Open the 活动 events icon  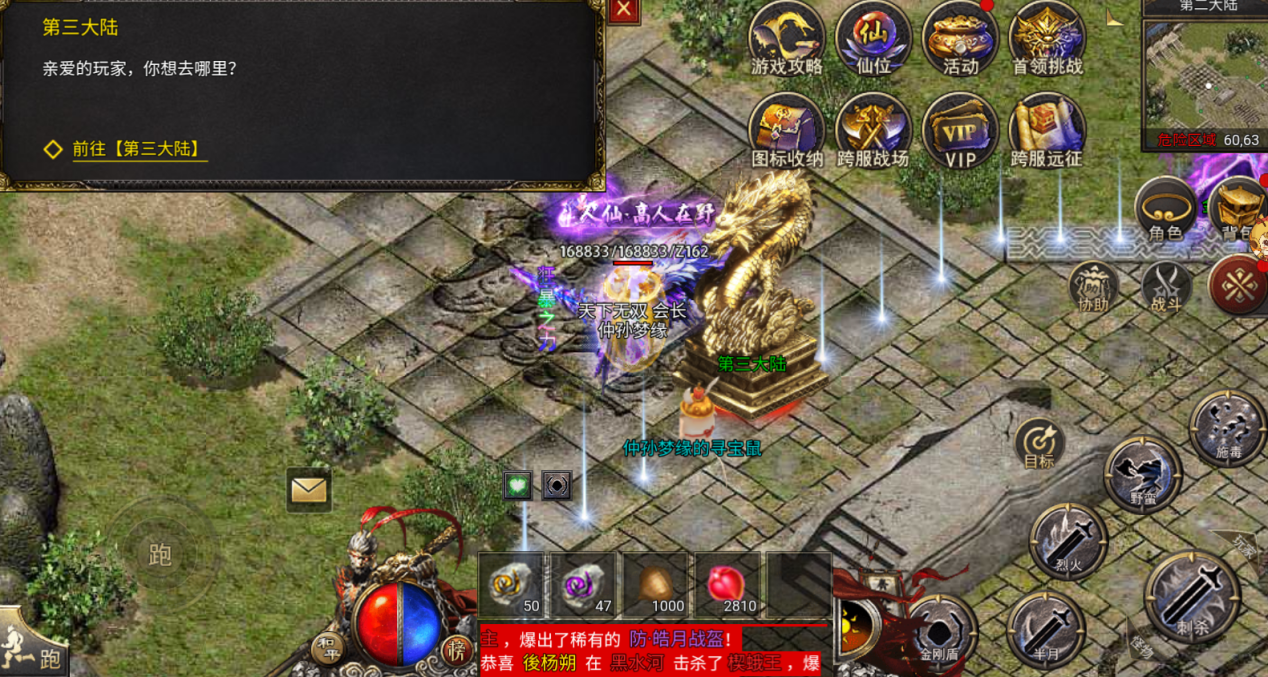point(960,40)
